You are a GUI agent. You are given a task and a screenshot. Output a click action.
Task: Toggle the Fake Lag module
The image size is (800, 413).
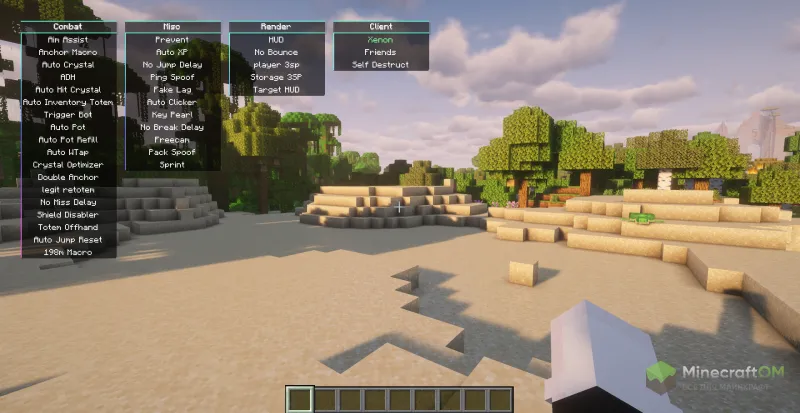coord(172,89)
